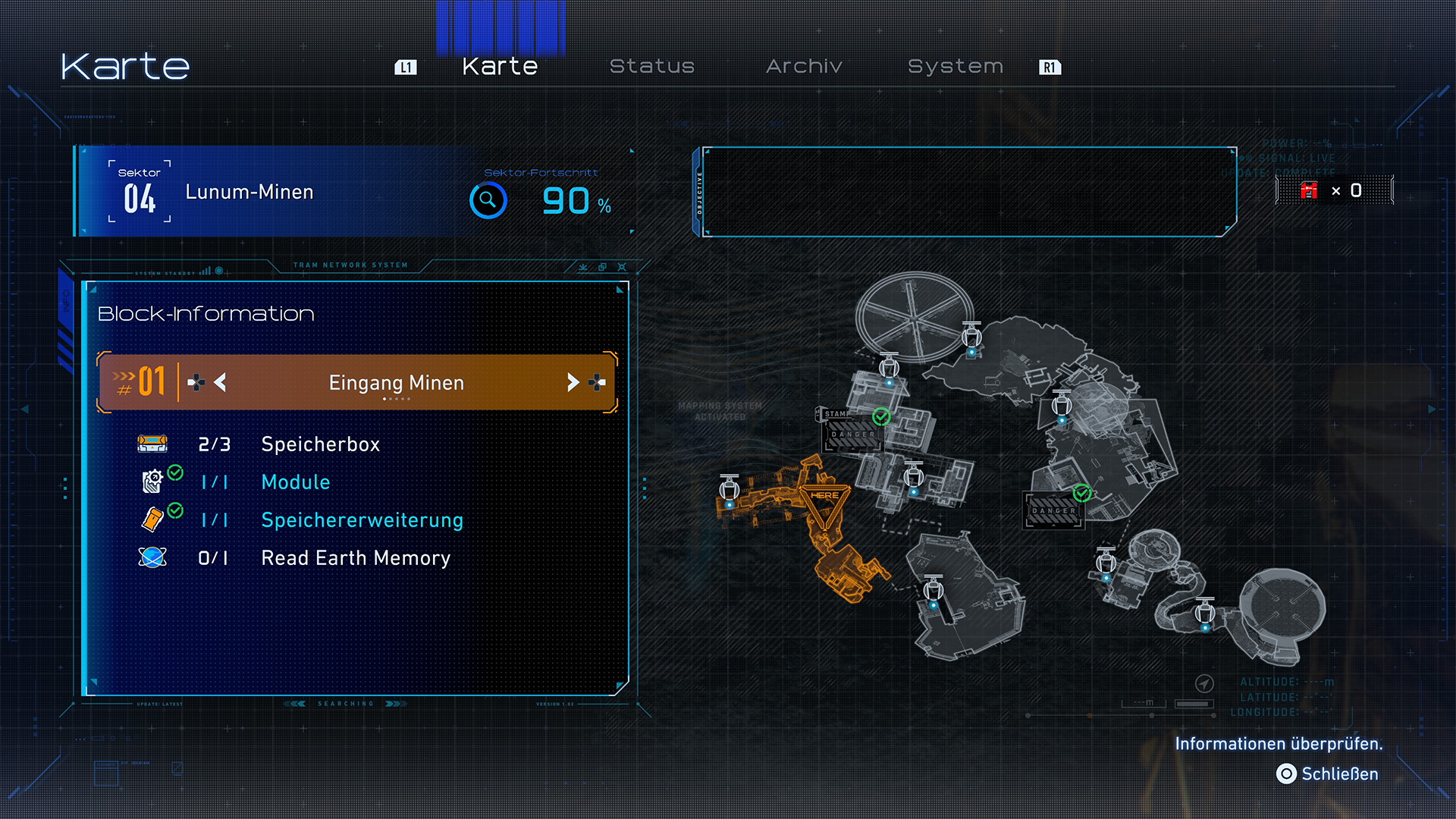Select the Sektor 04 Lunum-Minen header
Screen dimensions: 1456x819
[250, 193]
